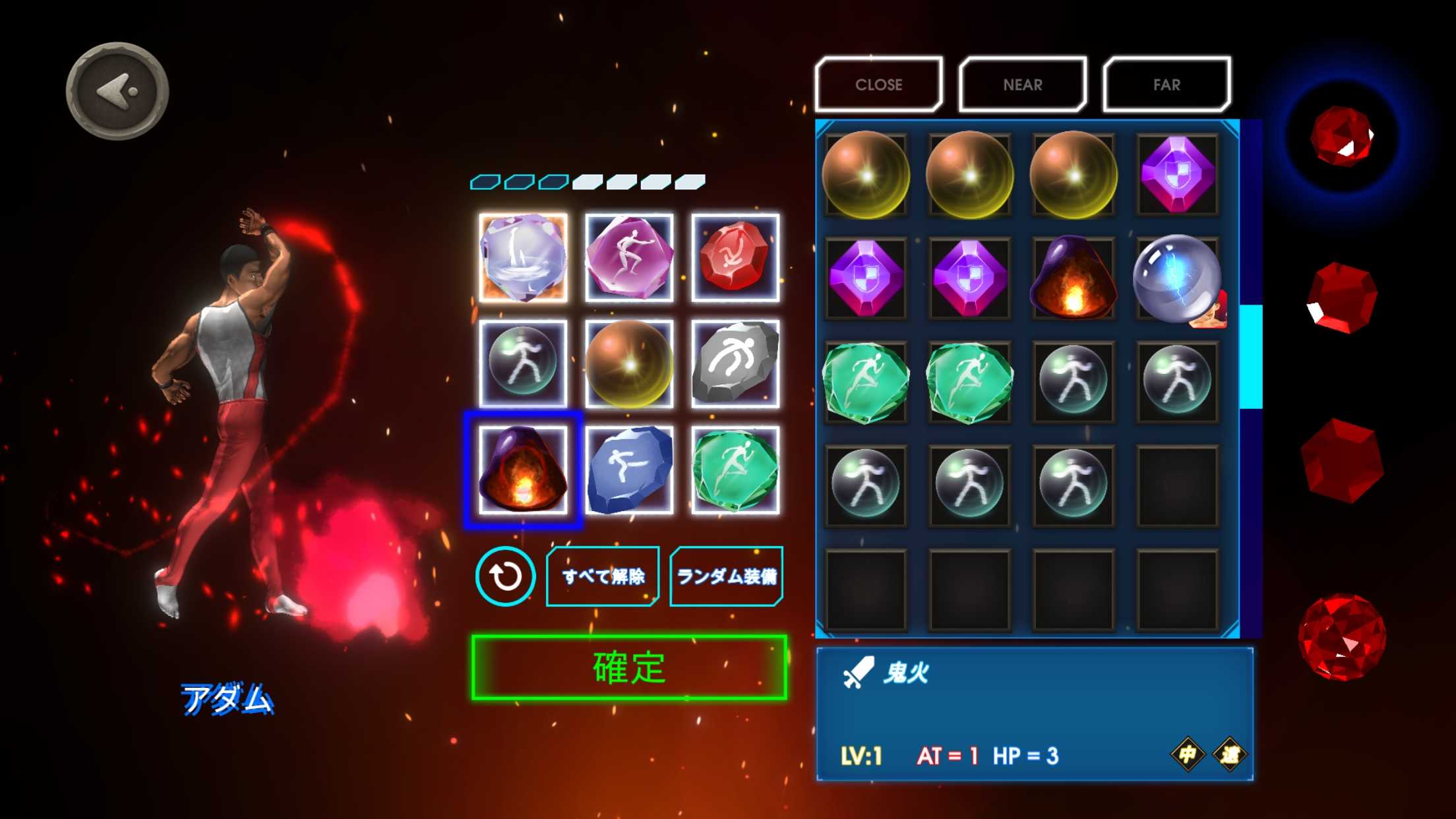
Task: Select the equipped gray jumping stone
Action: (735, 363)
